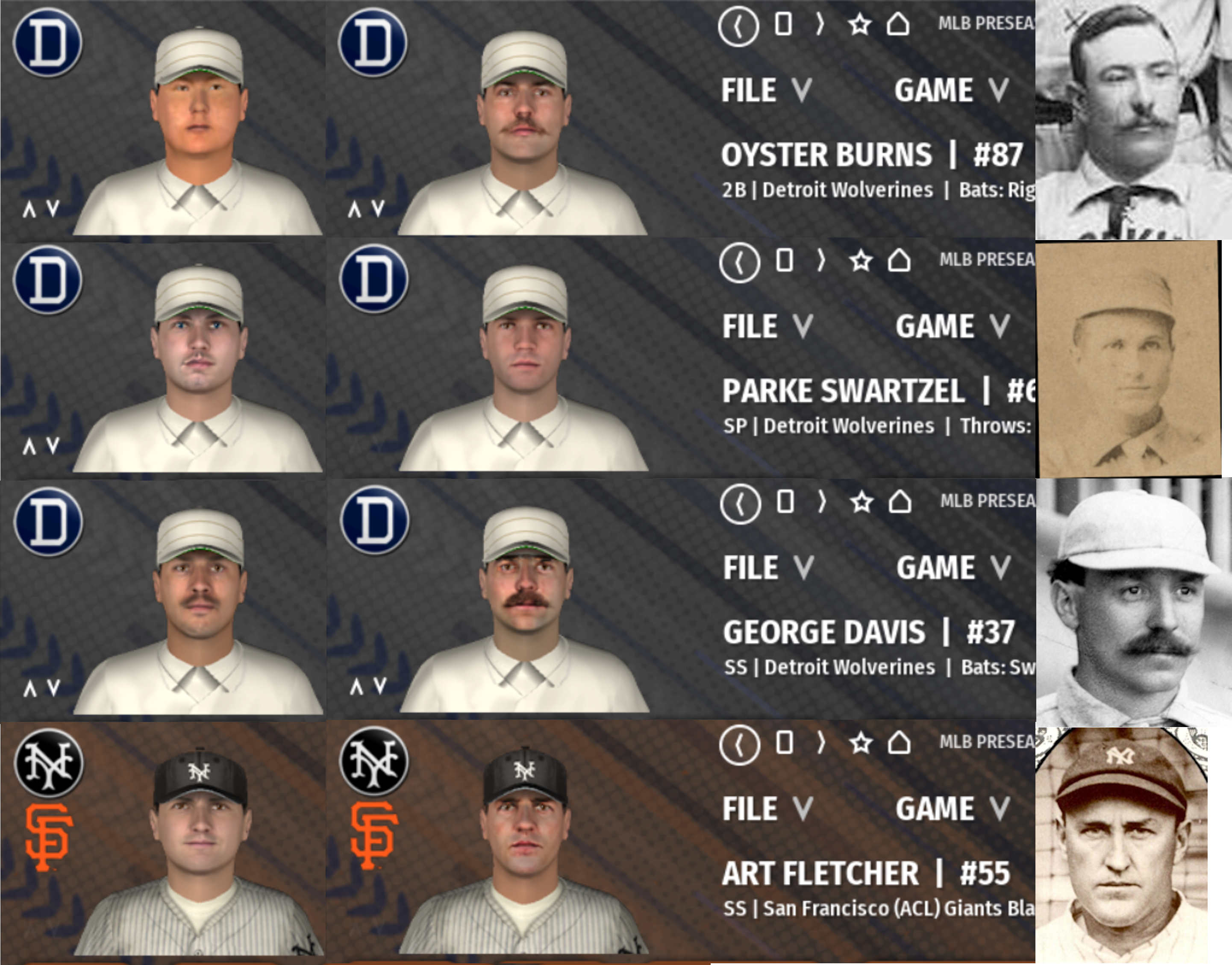
Task: Click the star icon above Art Fletcher
Action: coord(861,743)
